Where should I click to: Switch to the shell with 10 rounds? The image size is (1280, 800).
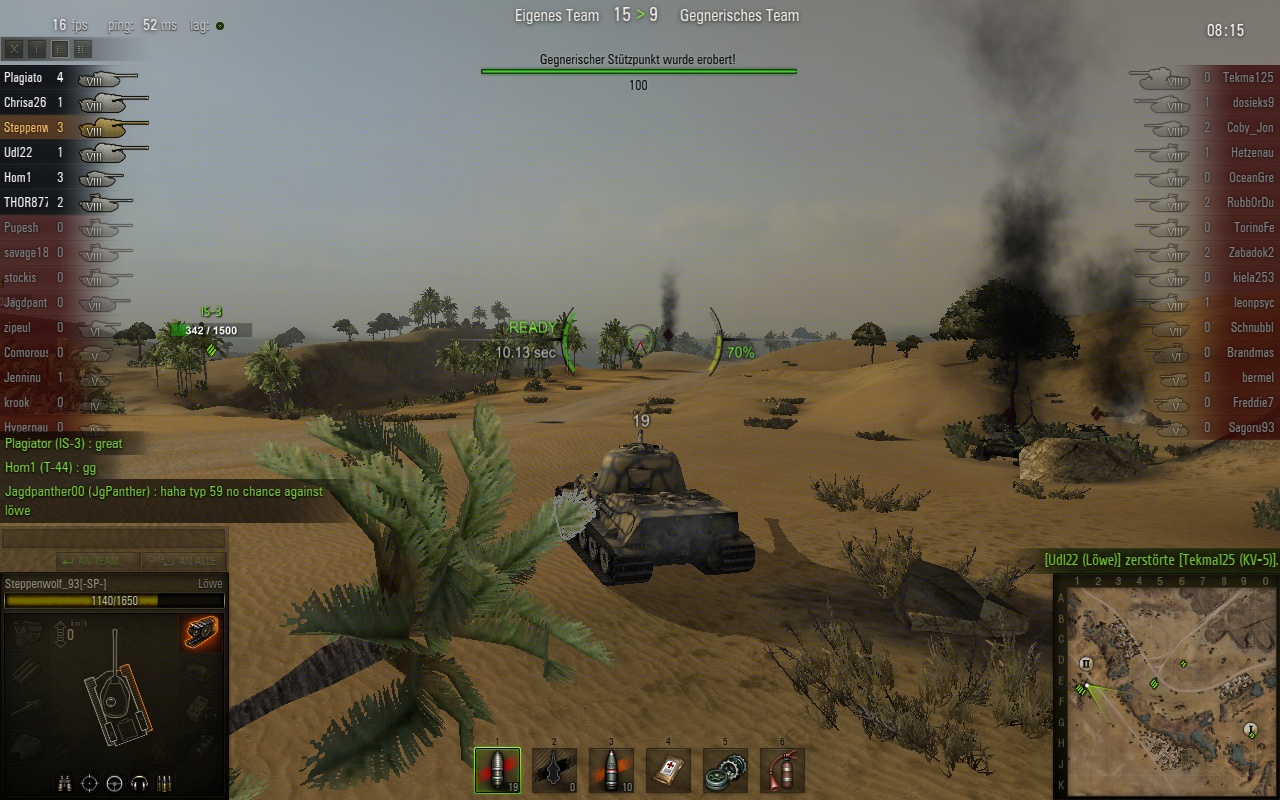pos(611,770)
